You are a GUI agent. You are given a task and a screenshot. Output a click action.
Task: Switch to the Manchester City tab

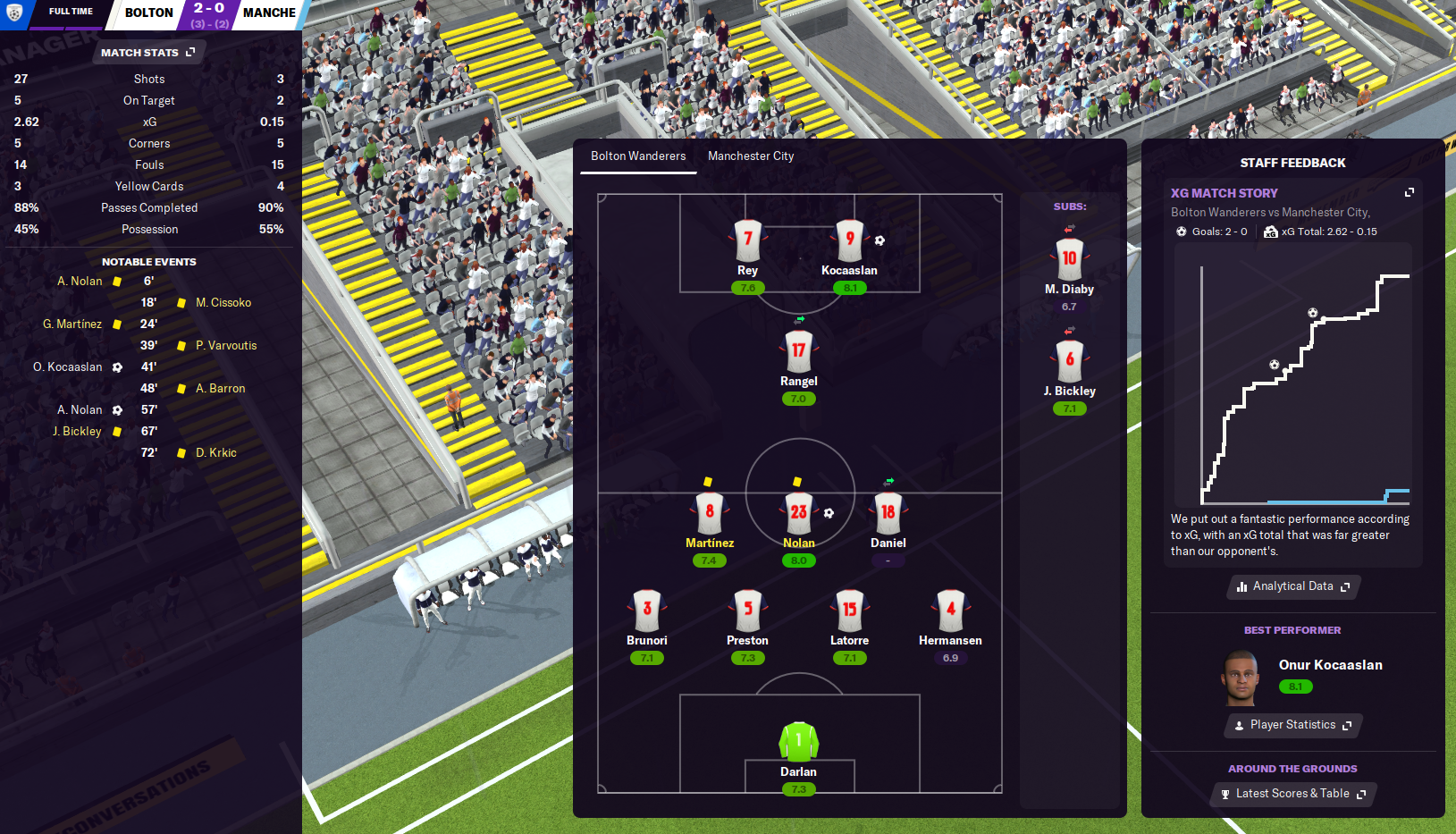[751, 156]
